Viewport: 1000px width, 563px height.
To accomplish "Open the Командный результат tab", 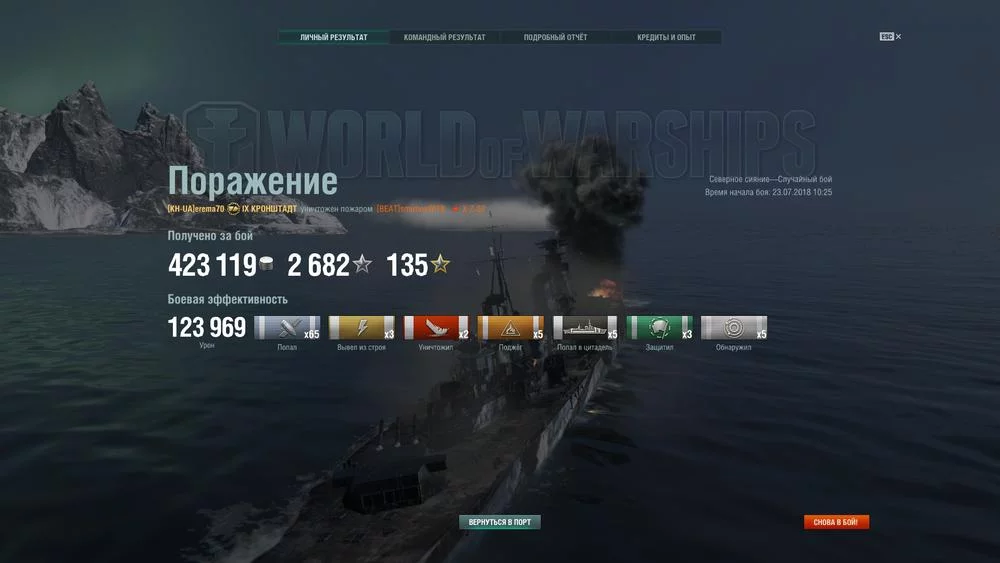I will point(444,38).
